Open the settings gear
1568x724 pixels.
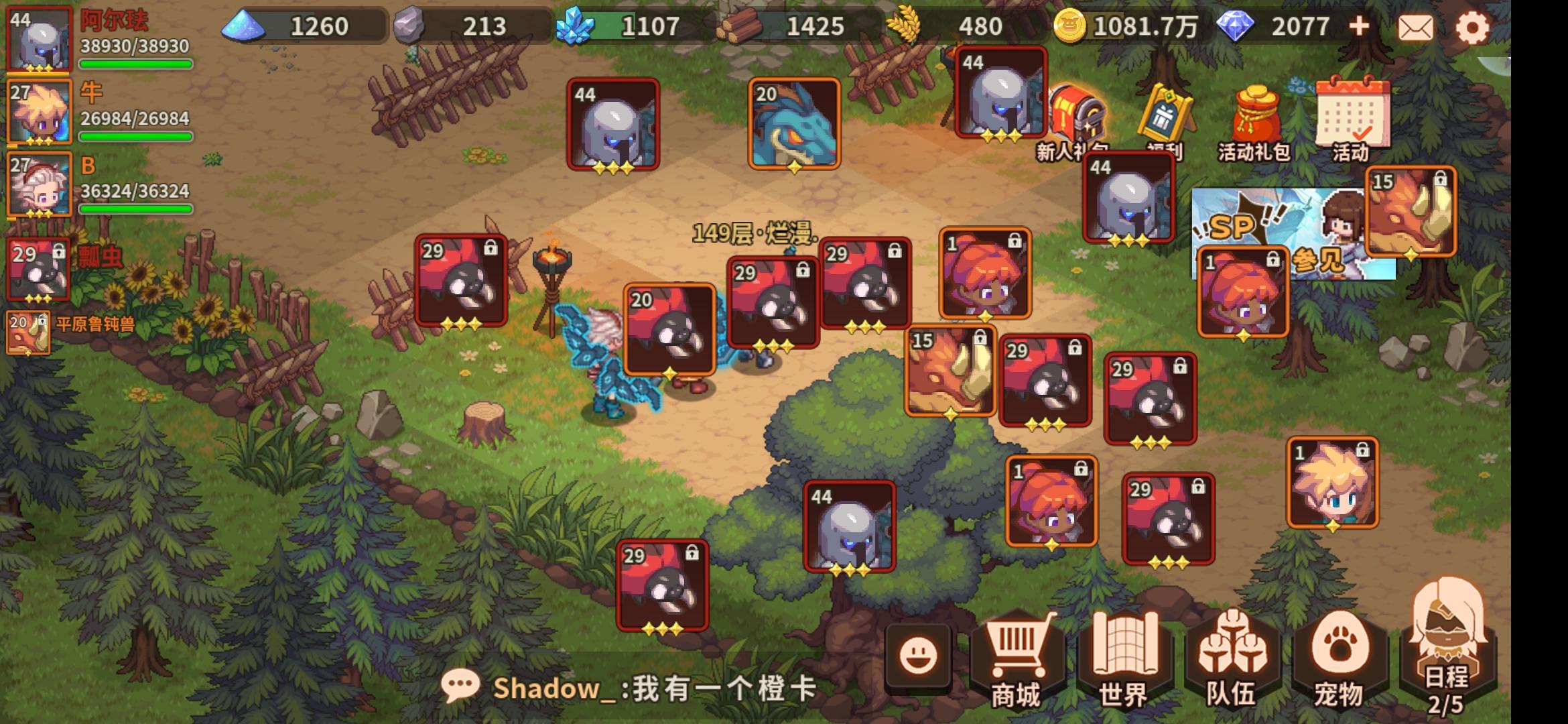1473,28
